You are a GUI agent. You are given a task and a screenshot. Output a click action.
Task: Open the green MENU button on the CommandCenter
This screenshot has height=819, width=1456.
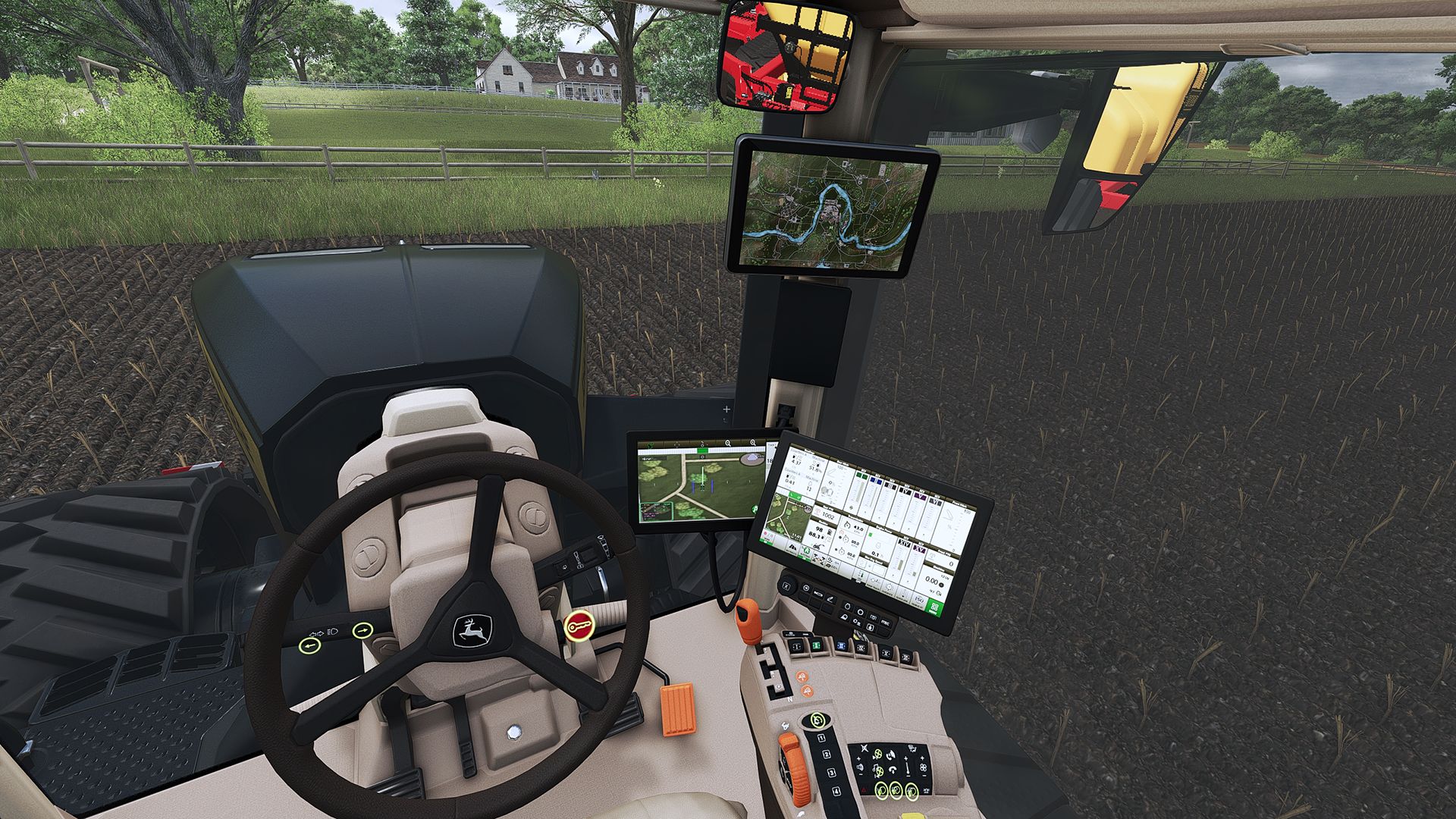(x=934, y=607)
